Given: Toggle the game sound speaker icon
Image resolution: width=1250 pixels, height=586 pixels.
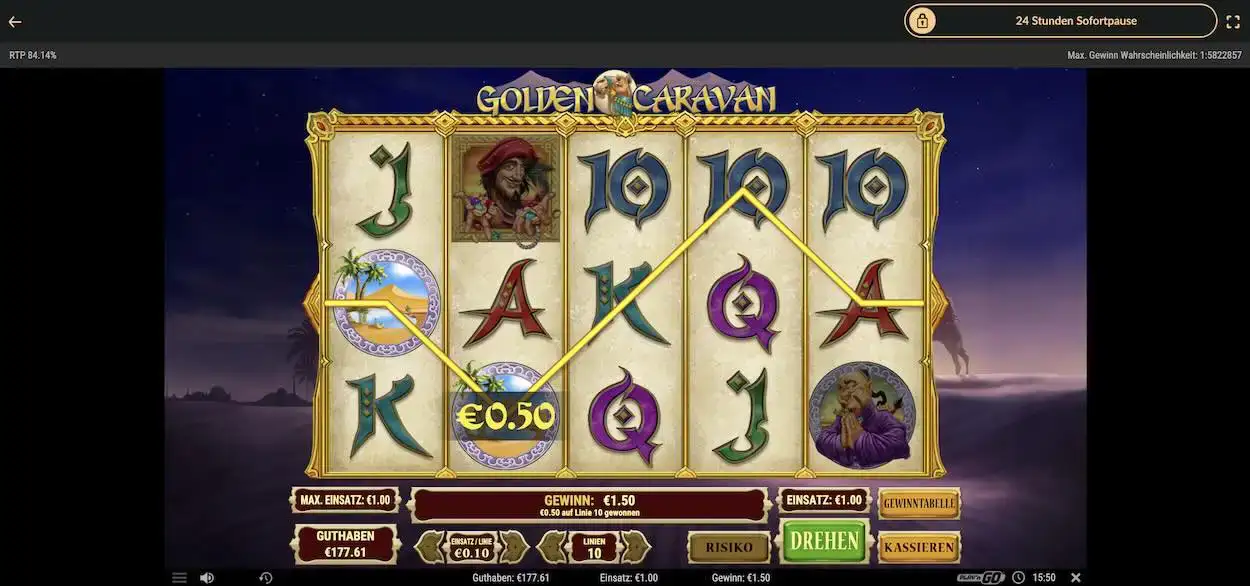Looking at the screenshot, I should point(207,578).
